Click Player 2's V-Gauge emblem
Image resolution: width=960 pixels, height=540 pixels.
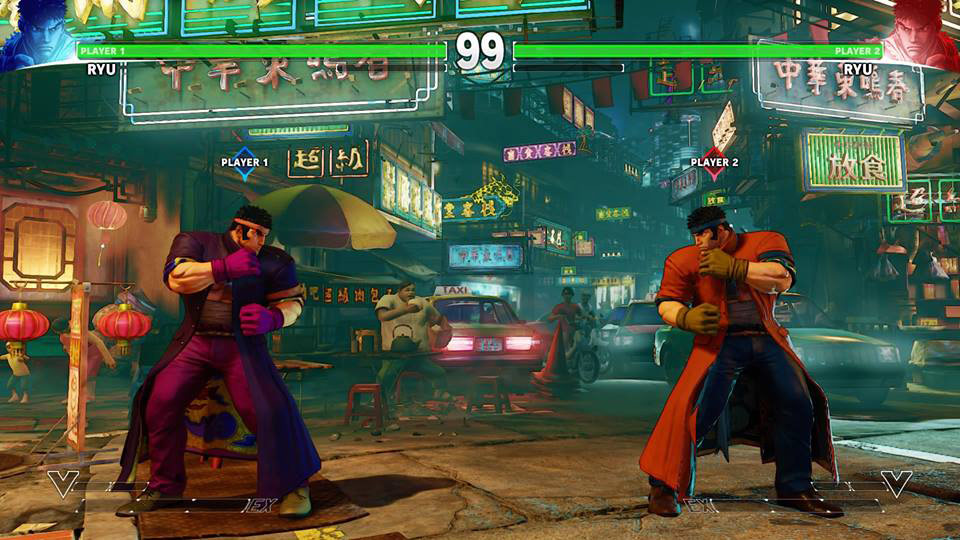click(x=896, y=484)
